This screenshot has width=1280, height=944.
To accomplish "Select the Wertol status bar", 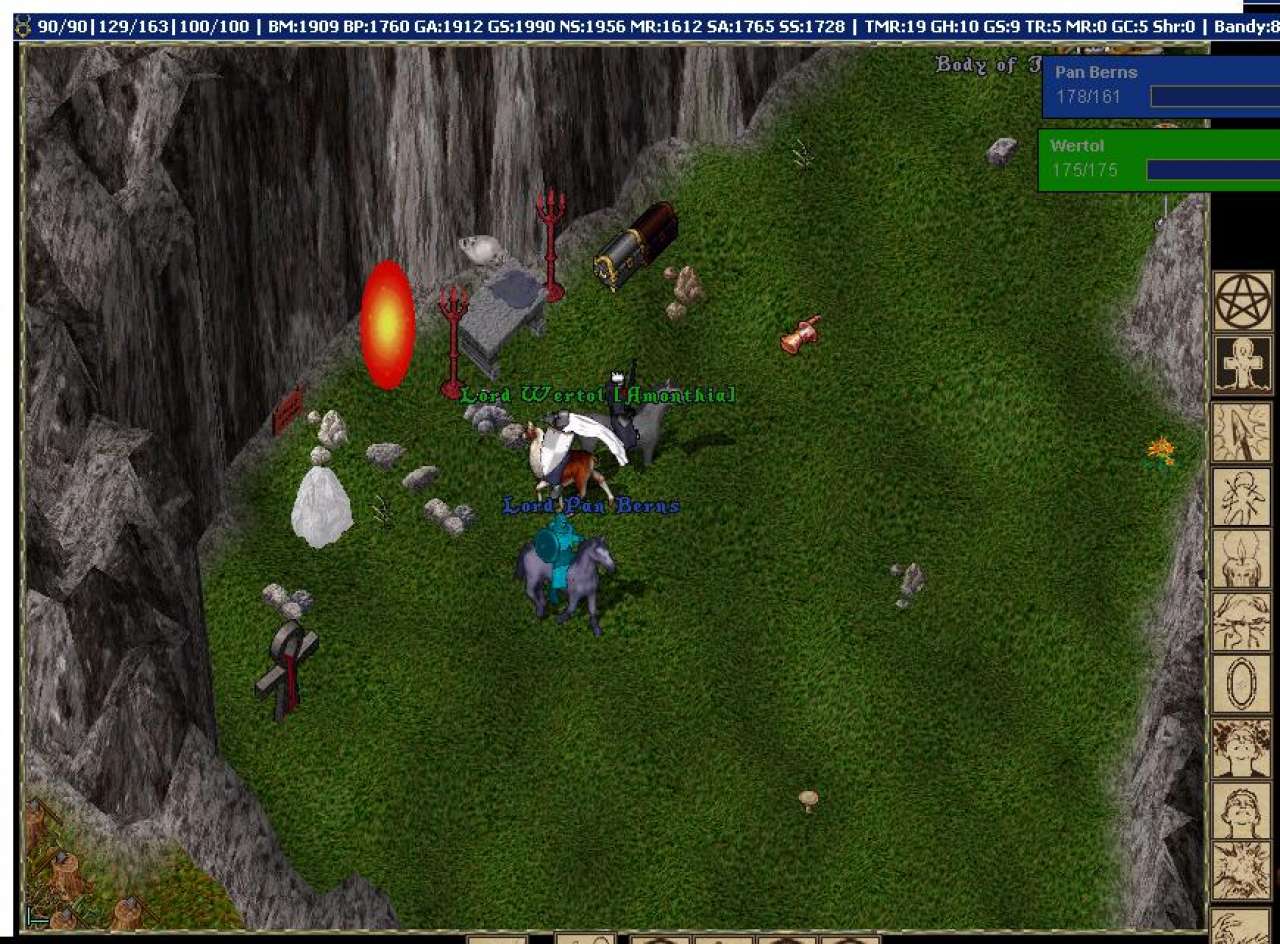I will click(x=1158, y=159).
